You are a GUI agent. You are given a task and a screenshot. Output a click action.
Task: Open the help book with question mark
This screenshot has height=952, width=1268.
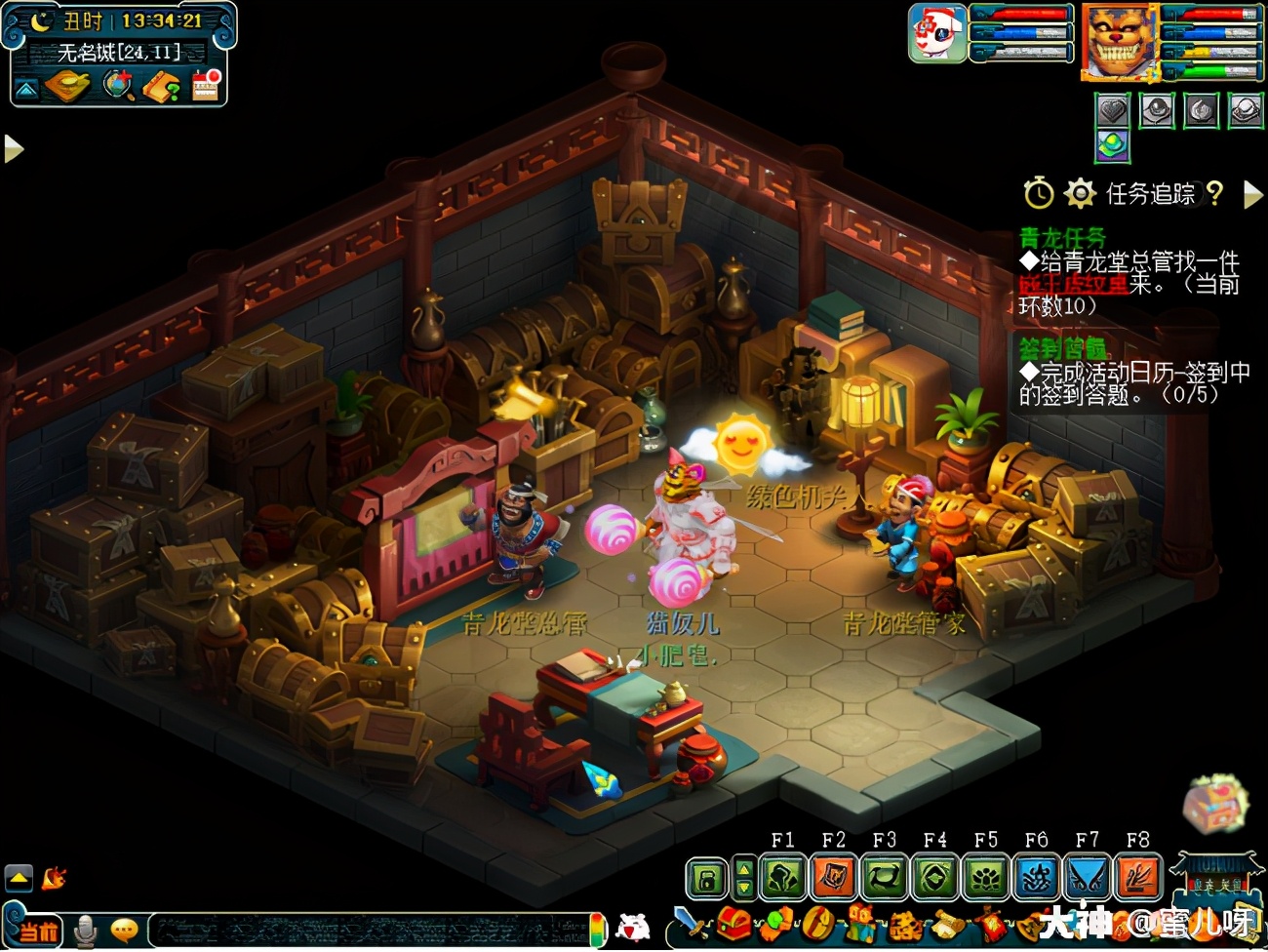click(162, 87)
